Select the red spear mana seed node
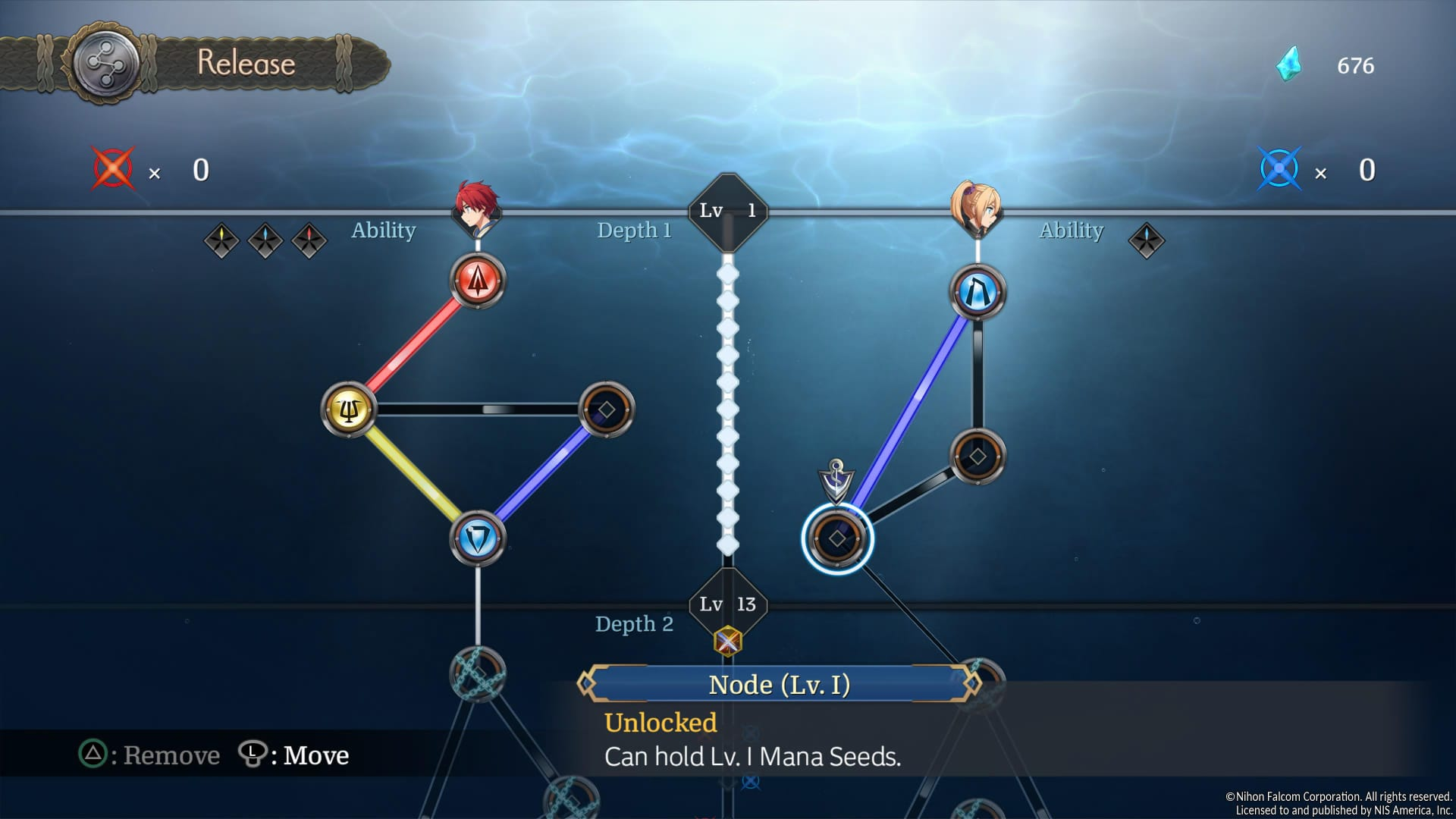This screenshot has width=1456, height=819. point(477,281)
